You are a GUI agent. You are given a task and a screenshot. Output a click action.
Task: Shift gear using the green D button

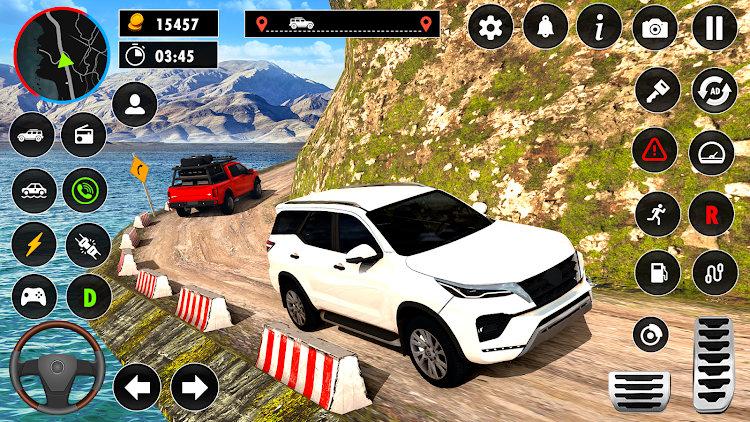click(87, 297)
